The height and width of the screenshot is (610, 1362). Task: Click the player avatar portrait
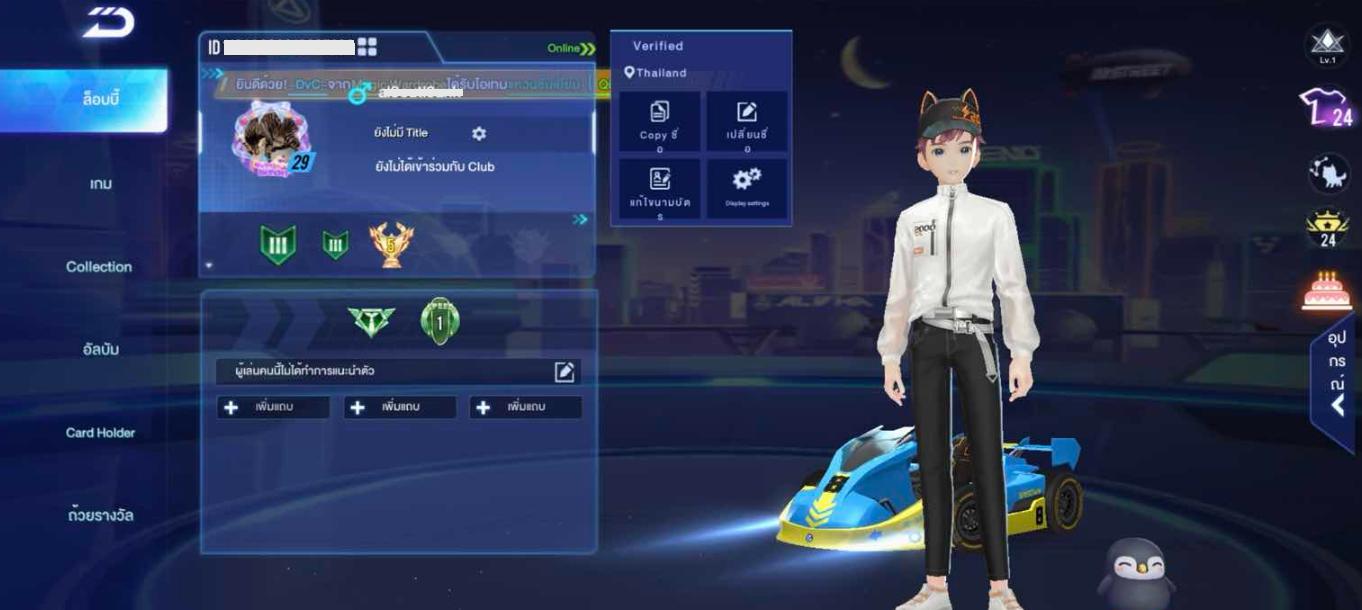coord(272,139)
